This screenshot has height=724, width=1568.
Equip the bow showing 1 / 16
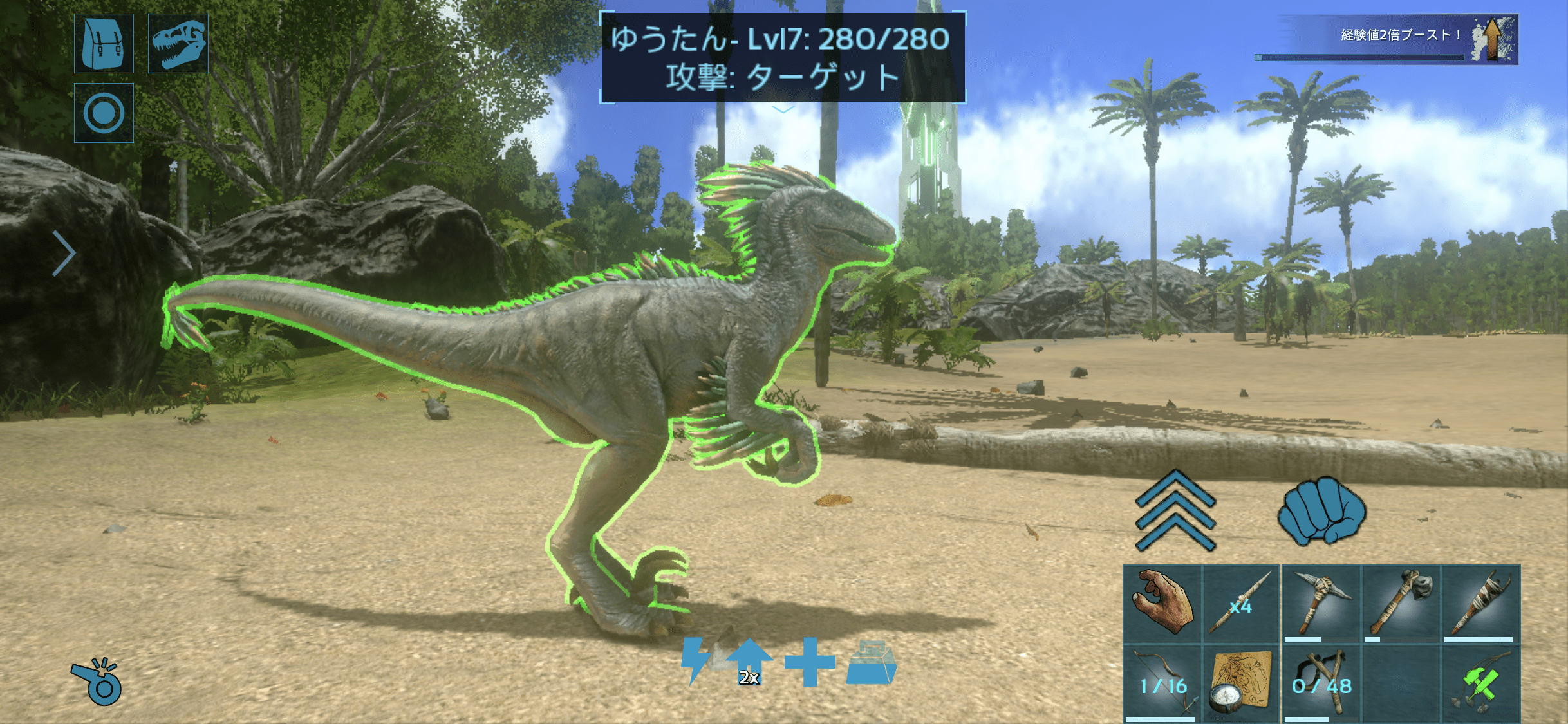[1162, 684]
